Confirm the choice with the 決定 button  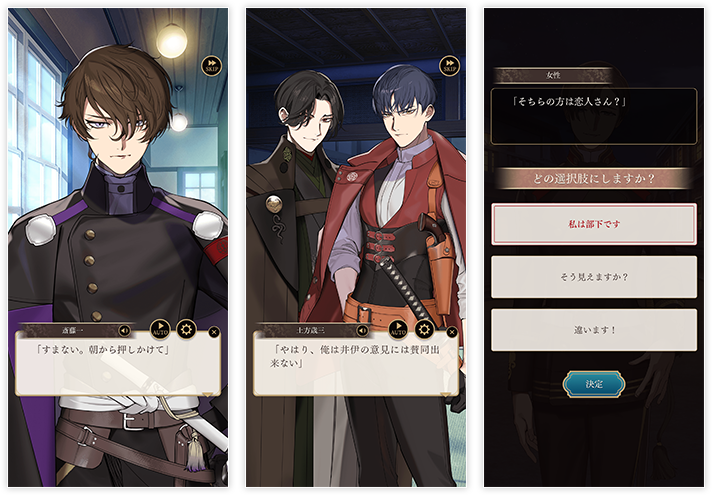[x=594, y=384]
